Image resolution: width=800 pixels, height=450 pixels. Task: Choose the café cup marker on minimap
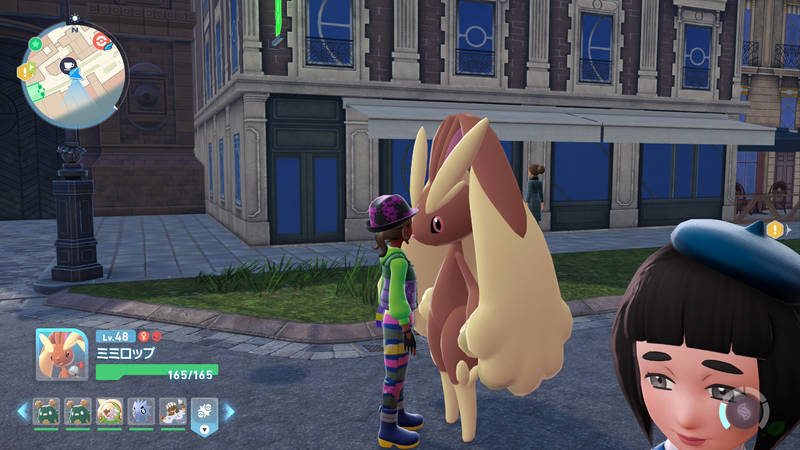70,64
